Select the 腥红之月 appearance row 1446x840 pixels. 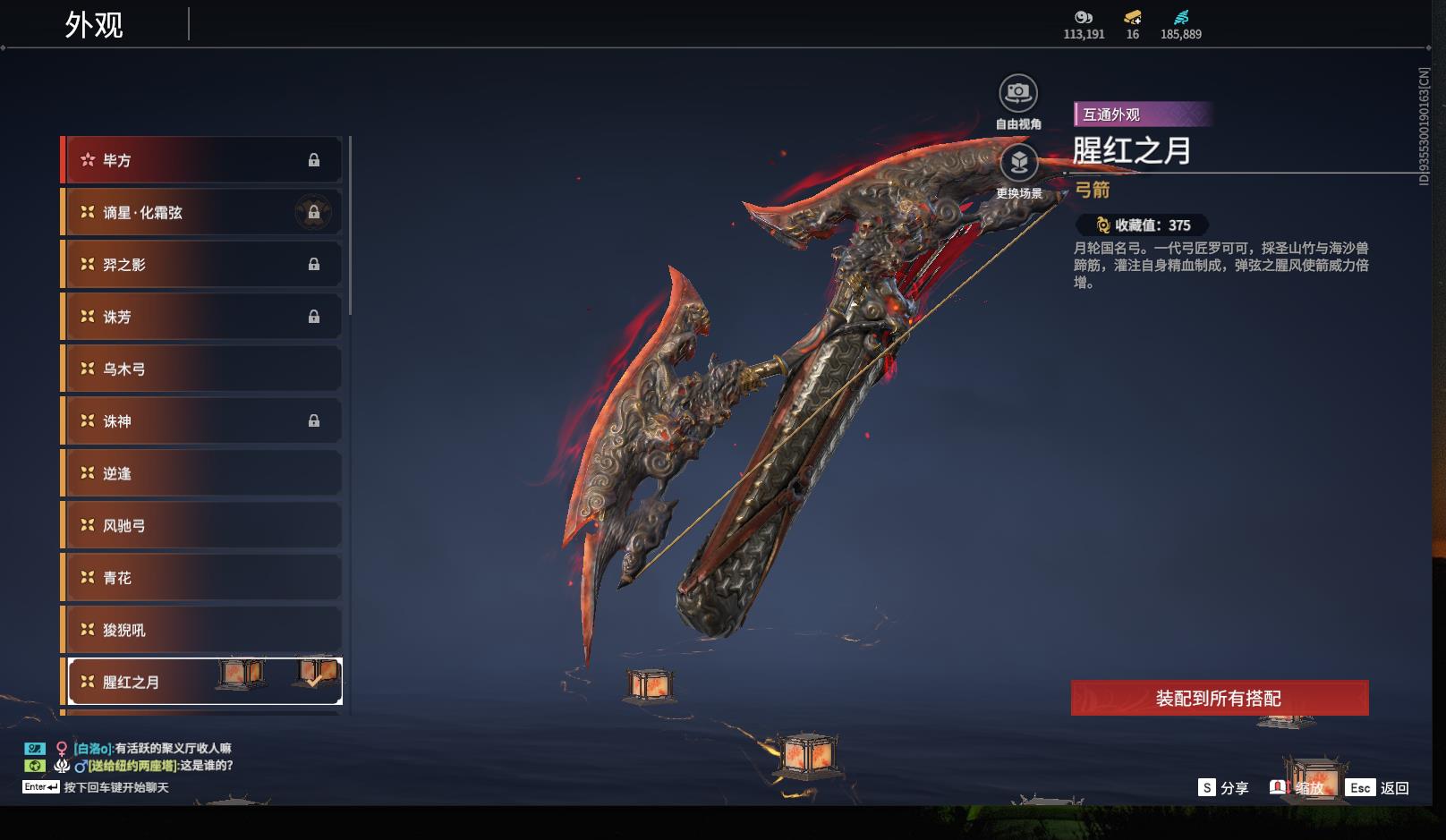[201, 682]
